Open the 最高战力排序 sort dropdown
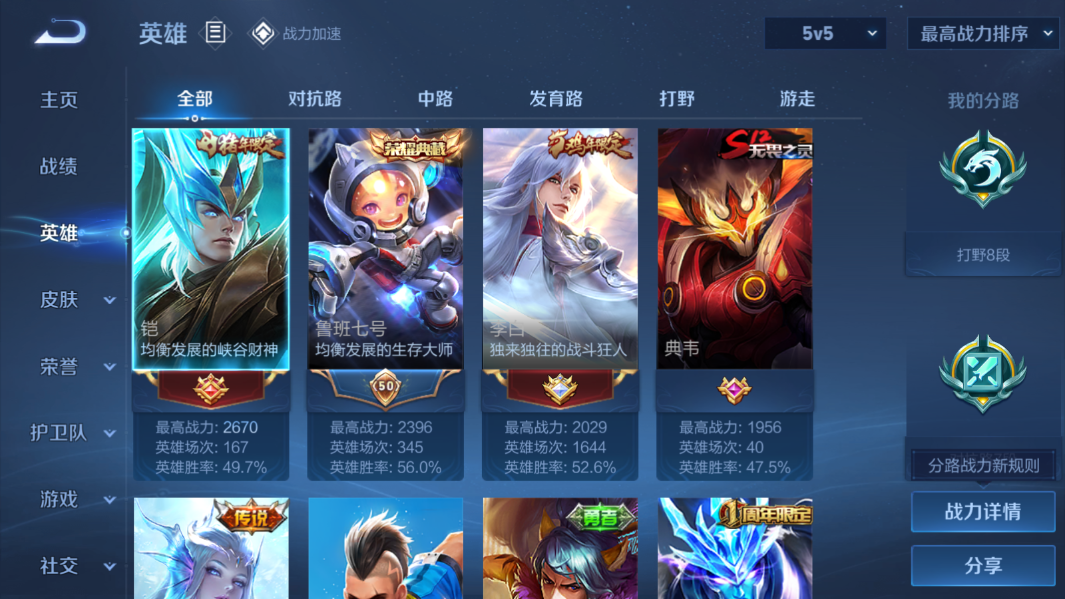Screen dimensions: 1065x599 pos(983,34)
